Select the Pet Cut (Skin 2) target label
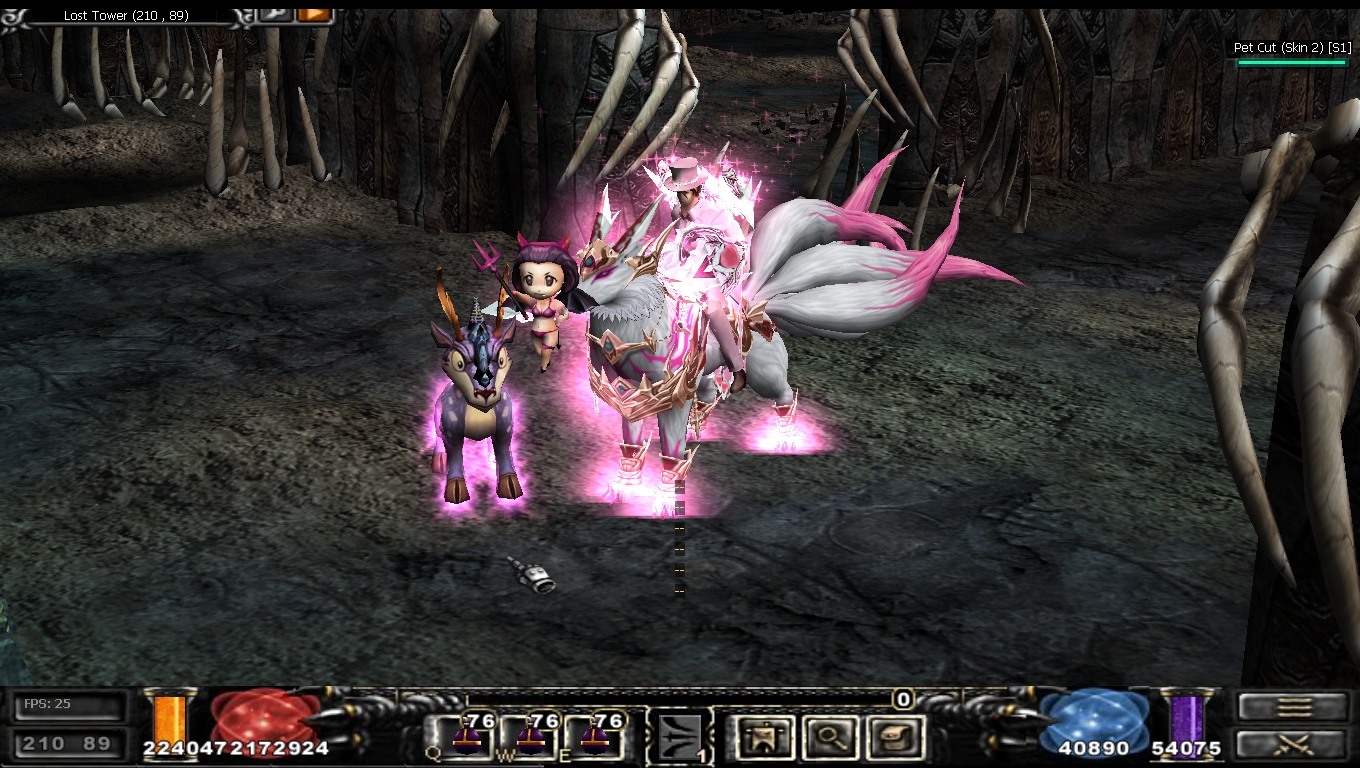Screen dimensions: 1360x768 (1292, 47)
